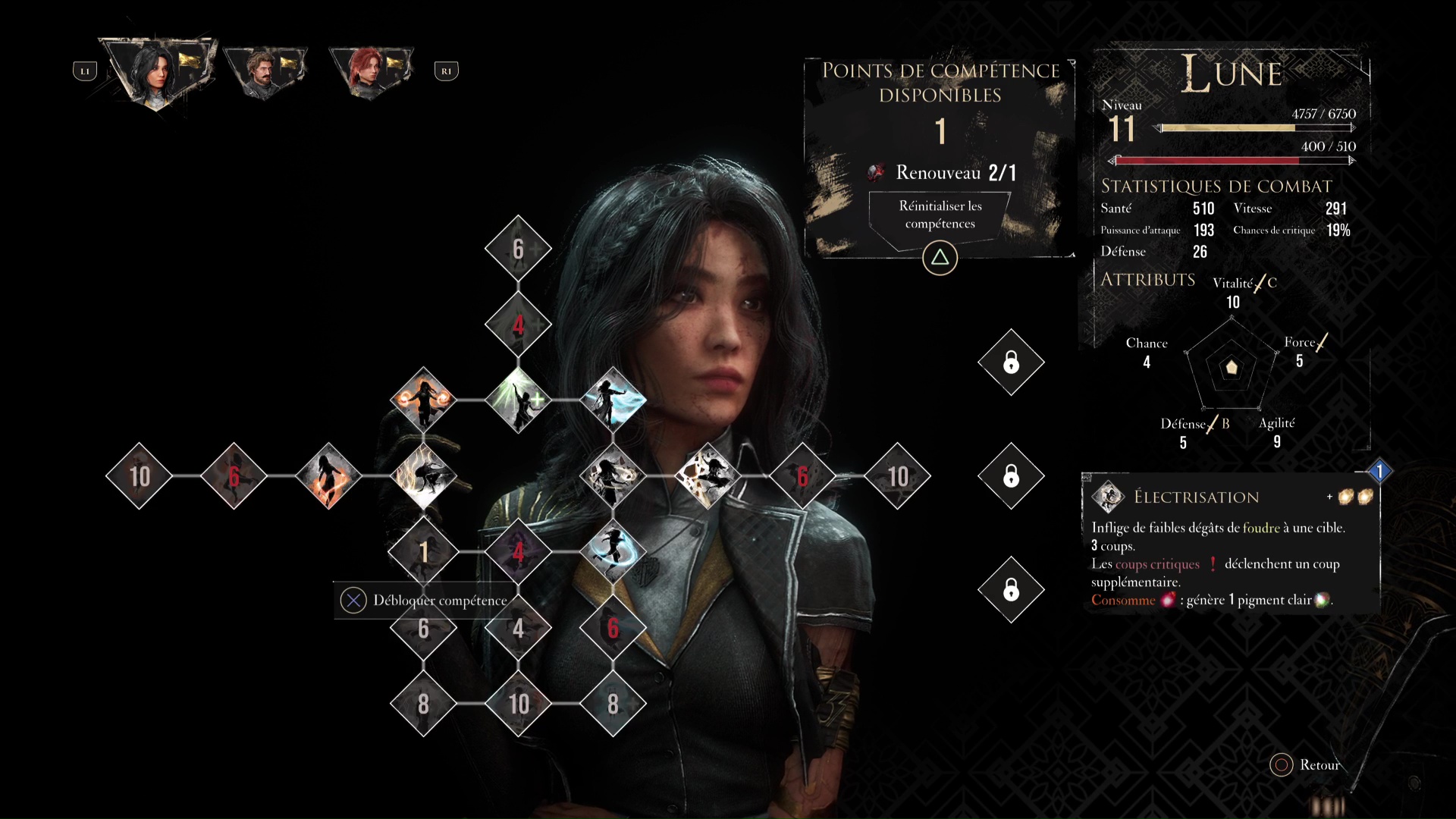Choose the twin fire orbs skill node

(x=423, y=400)
